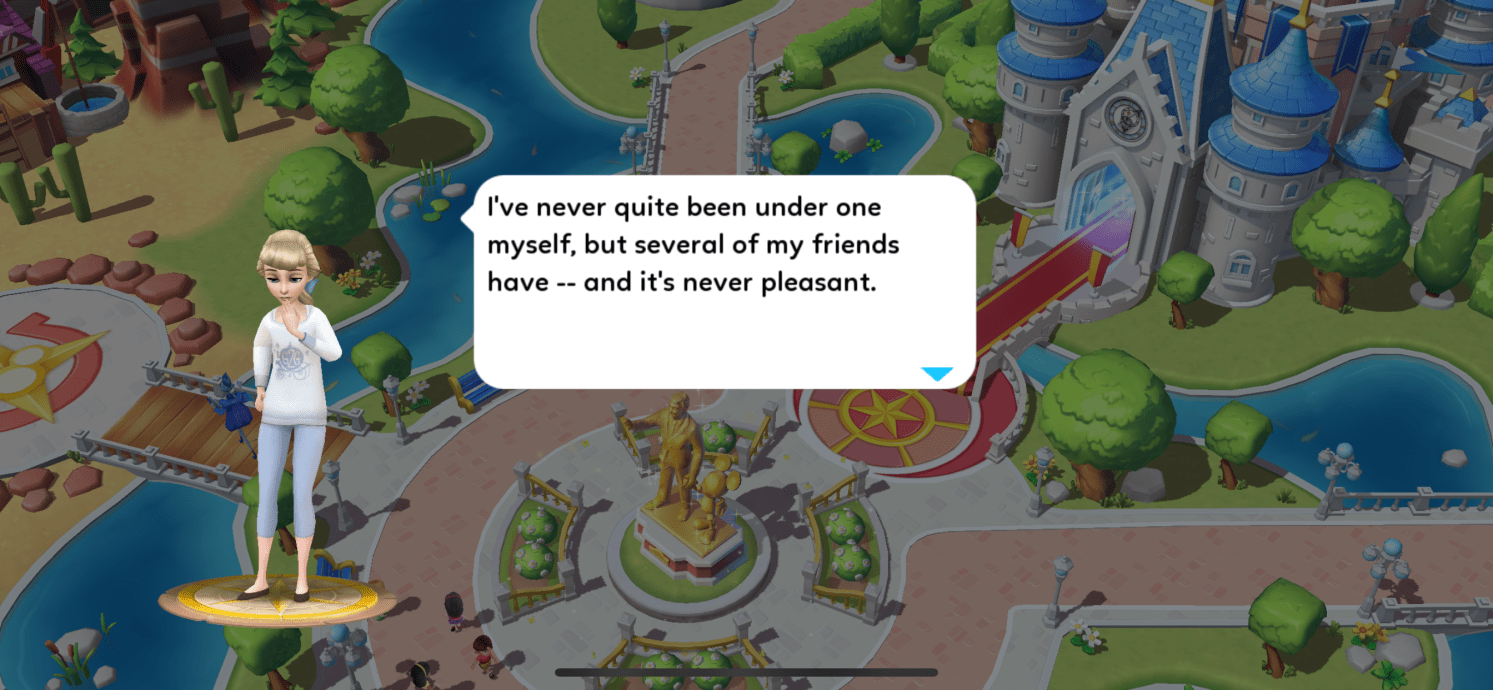The width and height of the screenshot is (1493, 690).
Task: Advance the dialogue speech bubble
Action: pos(723,282)
